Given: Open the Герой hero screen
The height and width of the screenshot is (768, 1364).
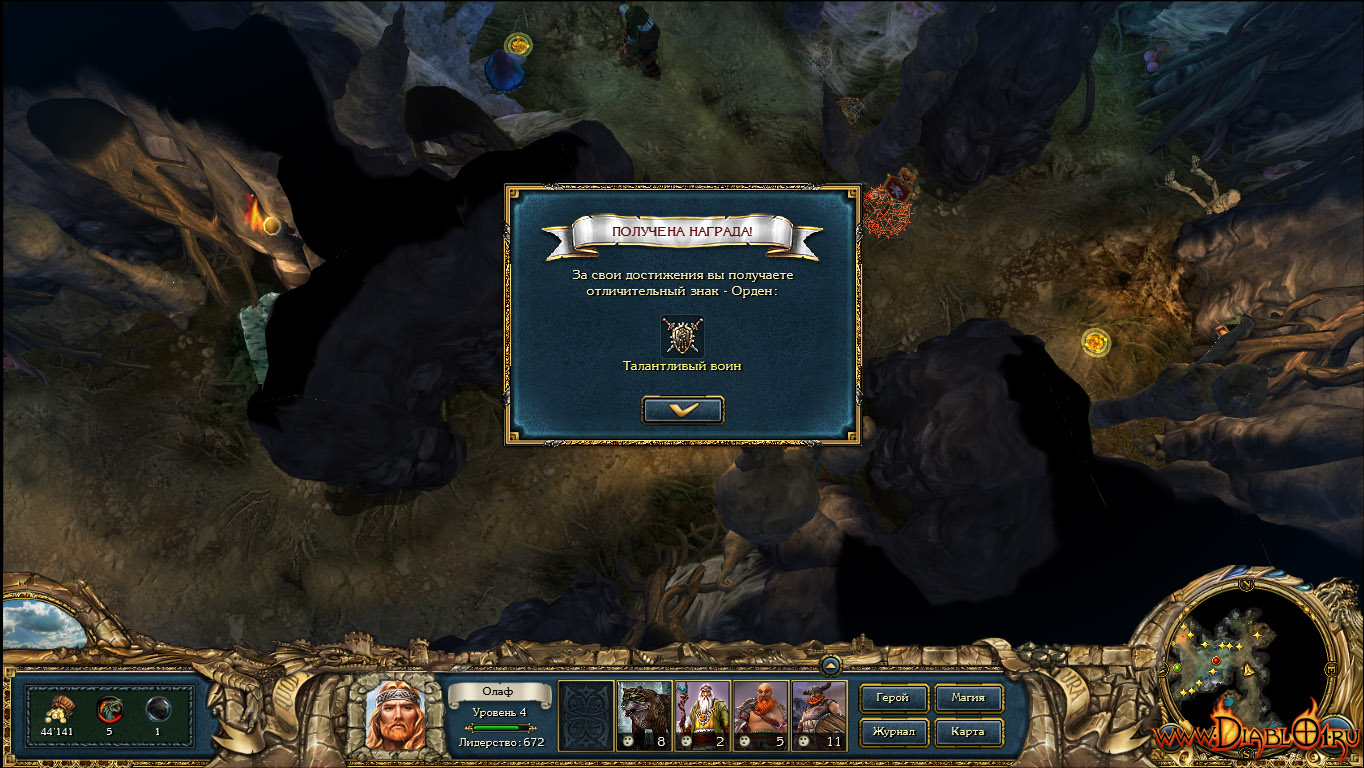Looking at the screenshot, I should (x=892, y=698).
